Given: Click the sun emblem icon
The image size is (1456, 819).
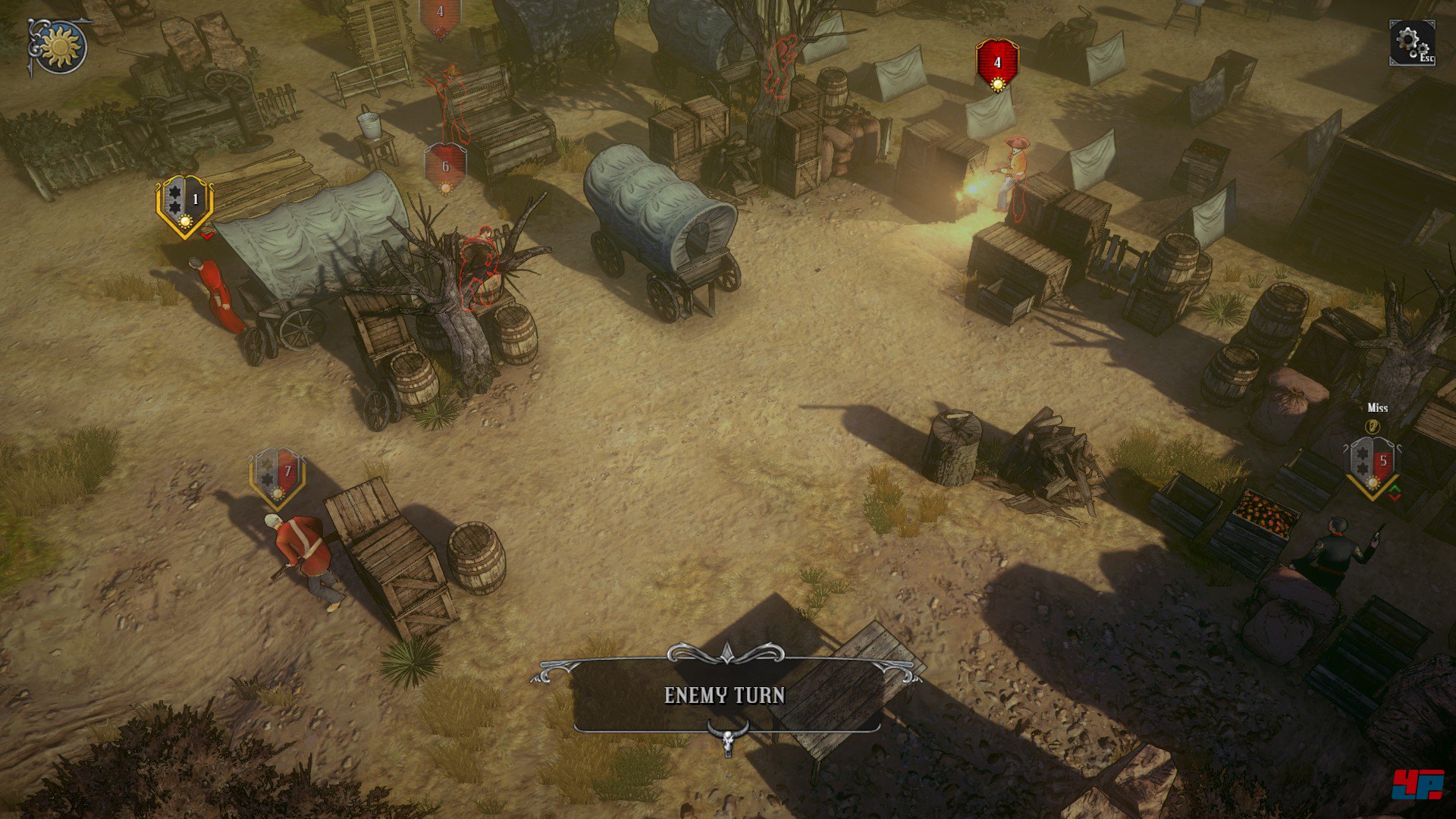Looking at the screenshot, I should click(60, 47).
